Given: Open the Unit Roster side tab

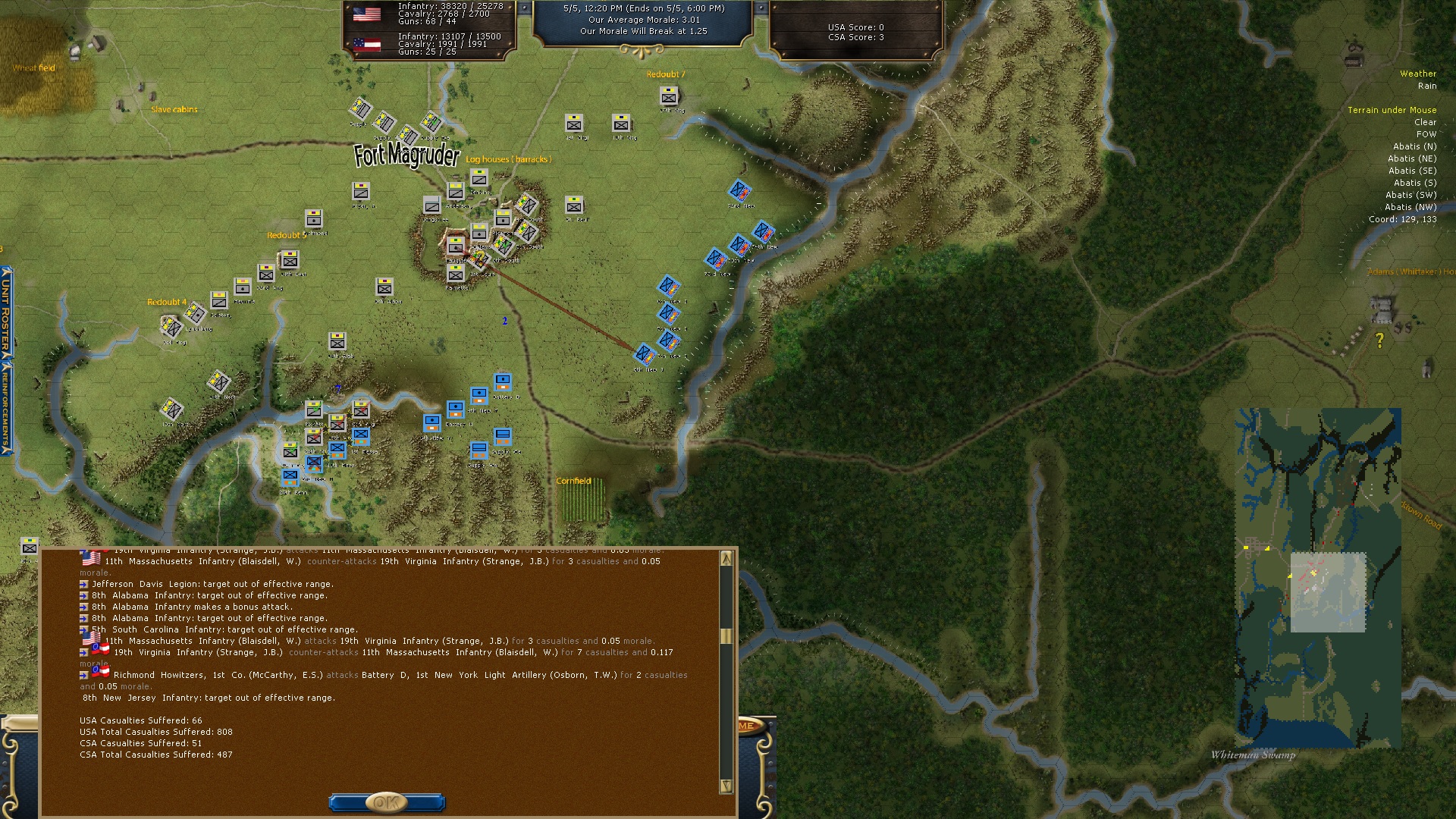Looking at the screenshot, I should pyautogui.click(x=6, y=312).
